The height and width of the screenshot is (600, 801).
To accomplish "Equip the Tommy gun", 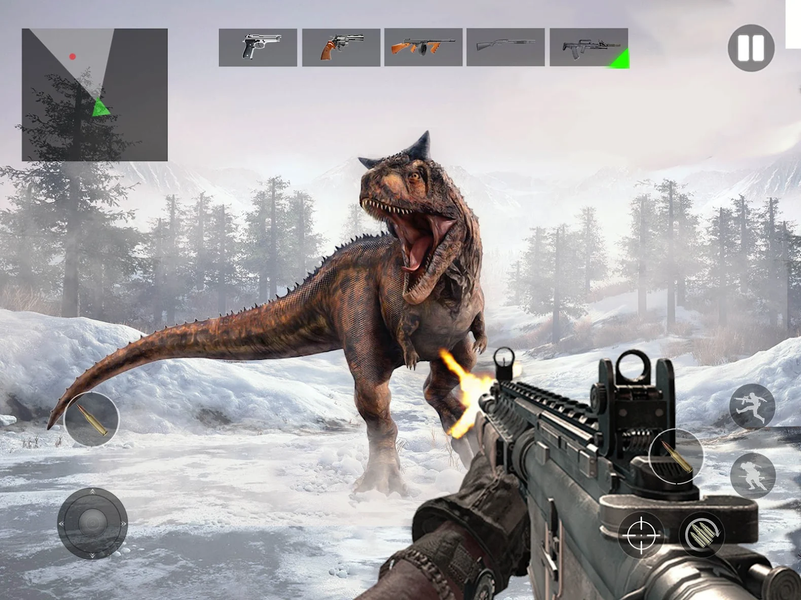I will tap(423, 47).
